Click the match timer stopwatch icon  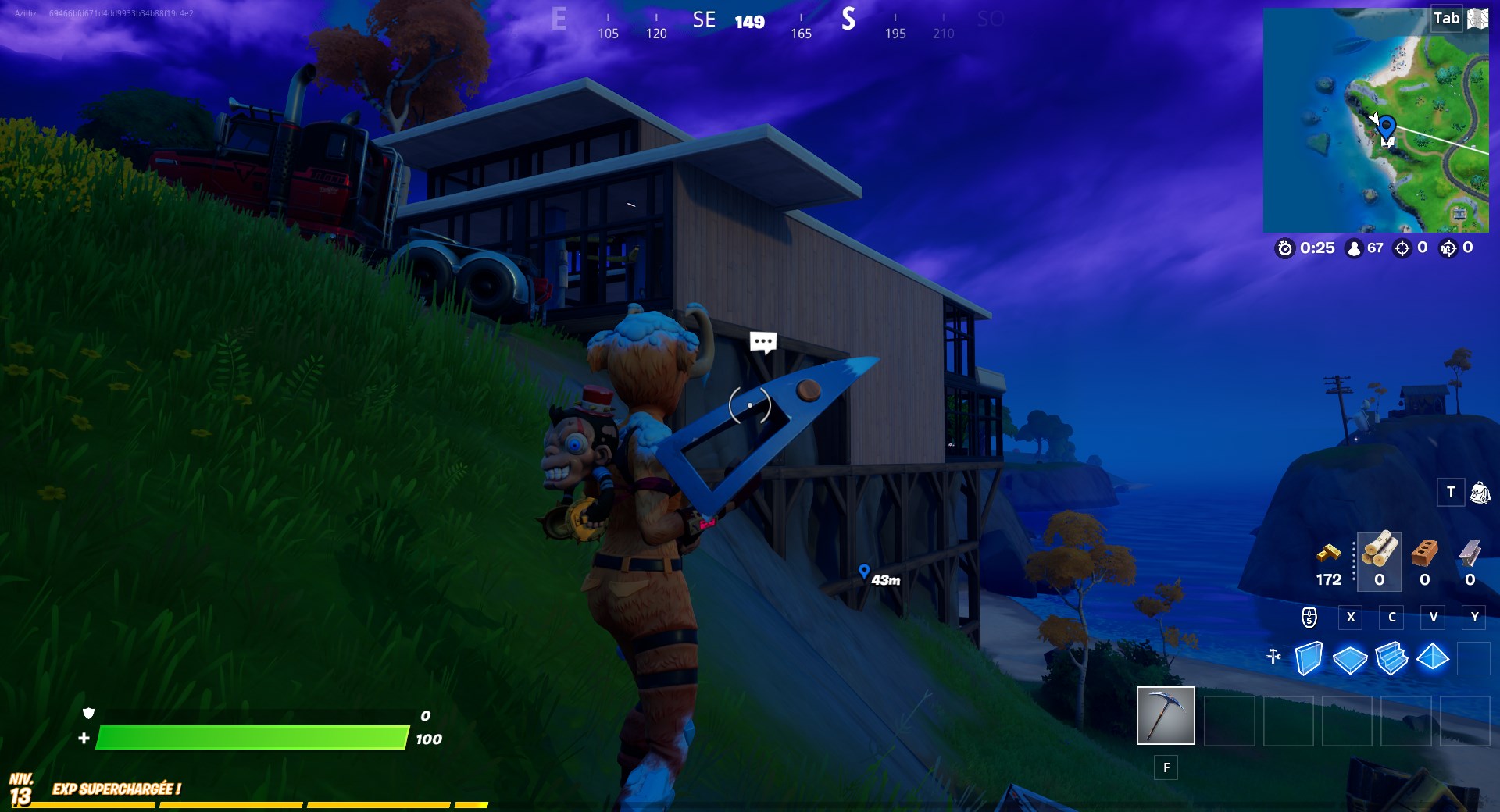(x=1286, y=249)
